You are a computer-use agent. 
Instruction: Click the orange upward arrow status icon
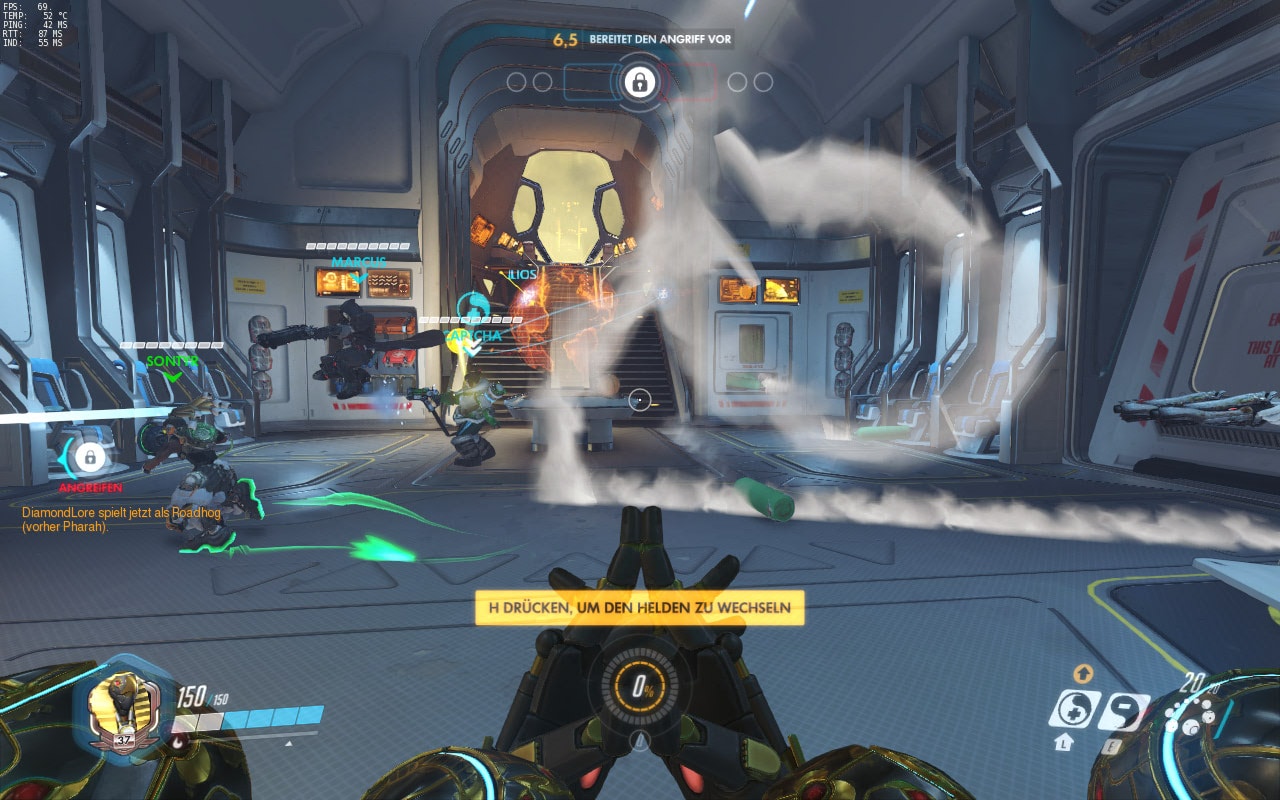(x=1082, y=674)
